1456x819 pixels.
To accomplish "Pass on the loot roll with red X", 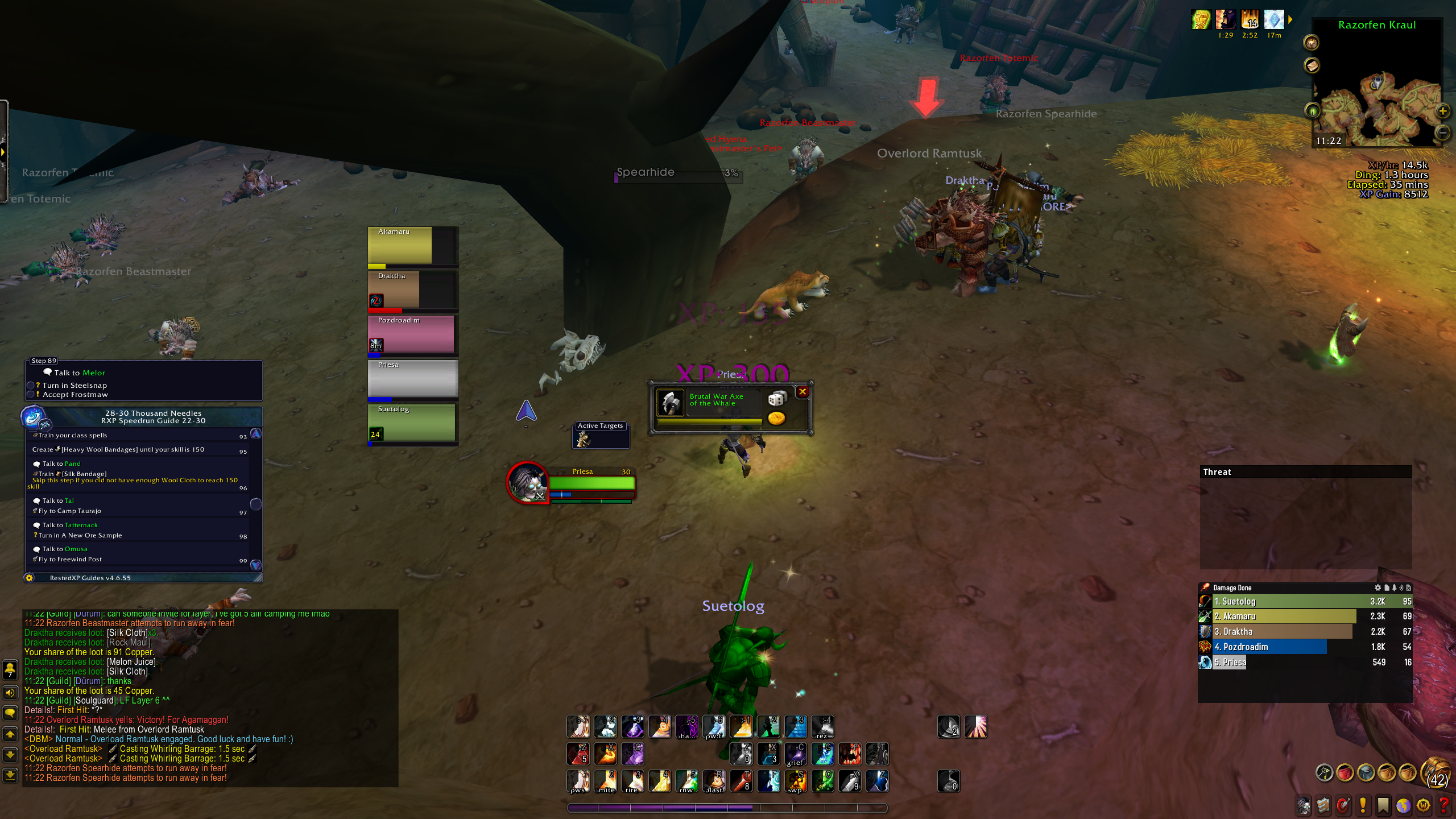I will pyautogui.click(x=803, y=391).
